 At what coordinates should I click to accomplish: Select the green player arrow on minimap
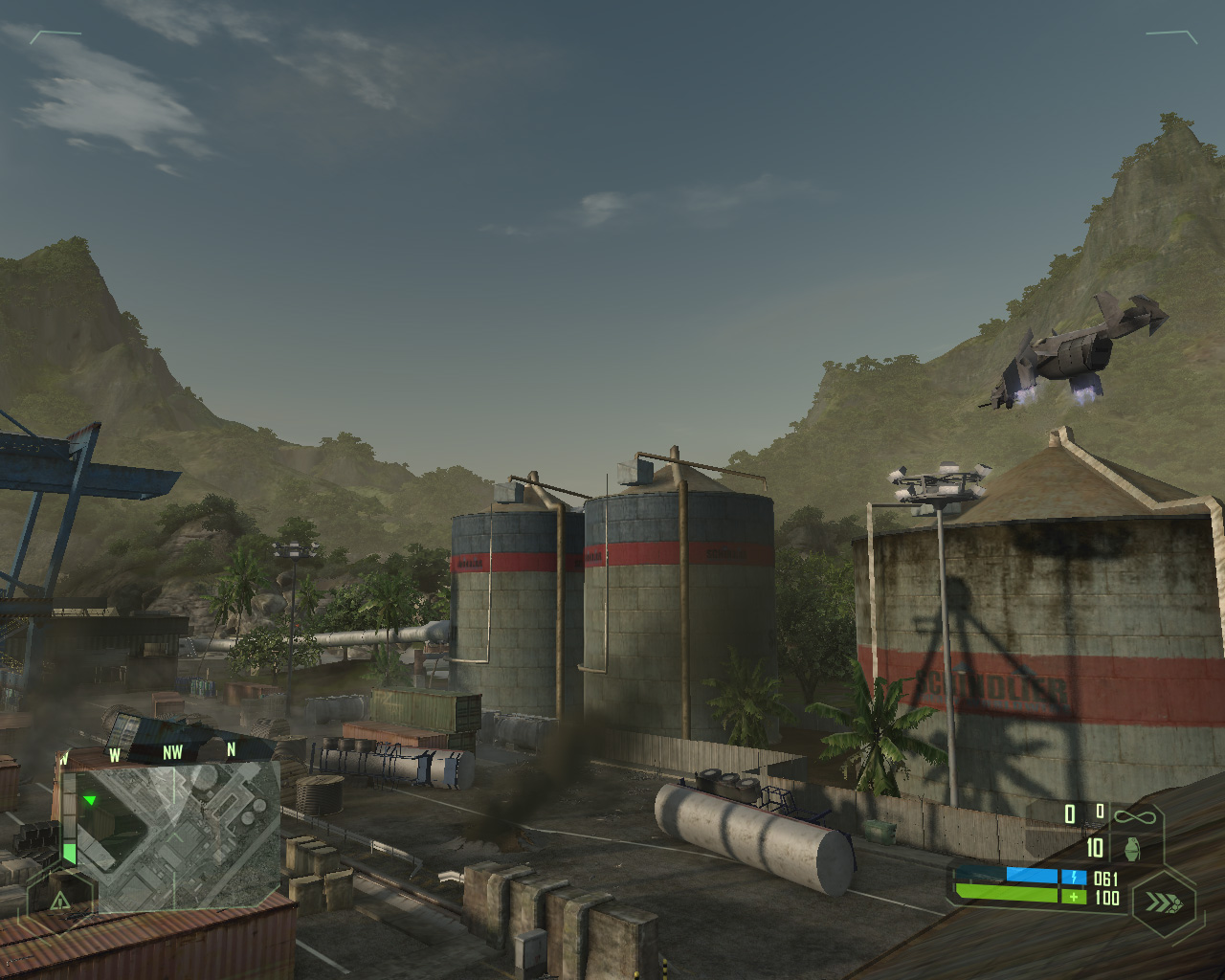pyautogui.click(x=90, y=800)
